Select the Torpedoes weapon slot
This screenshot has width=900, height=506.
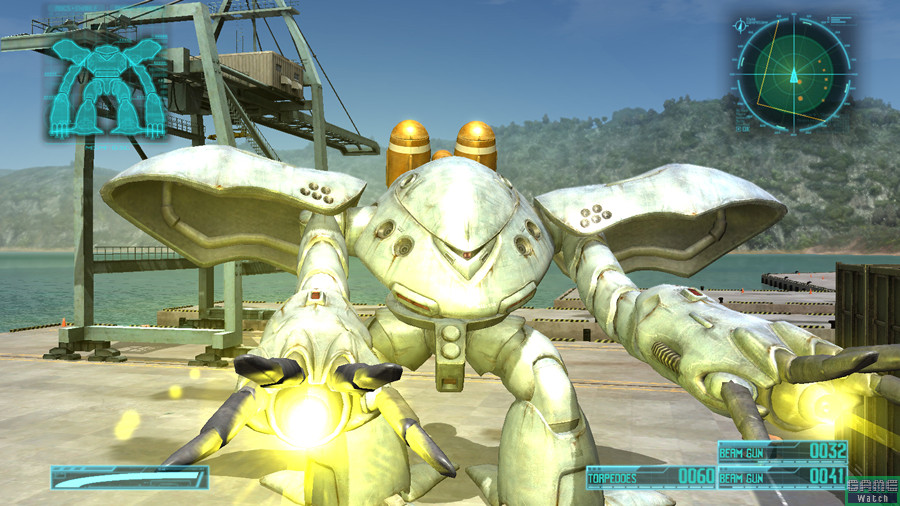(x=650, y=477)
